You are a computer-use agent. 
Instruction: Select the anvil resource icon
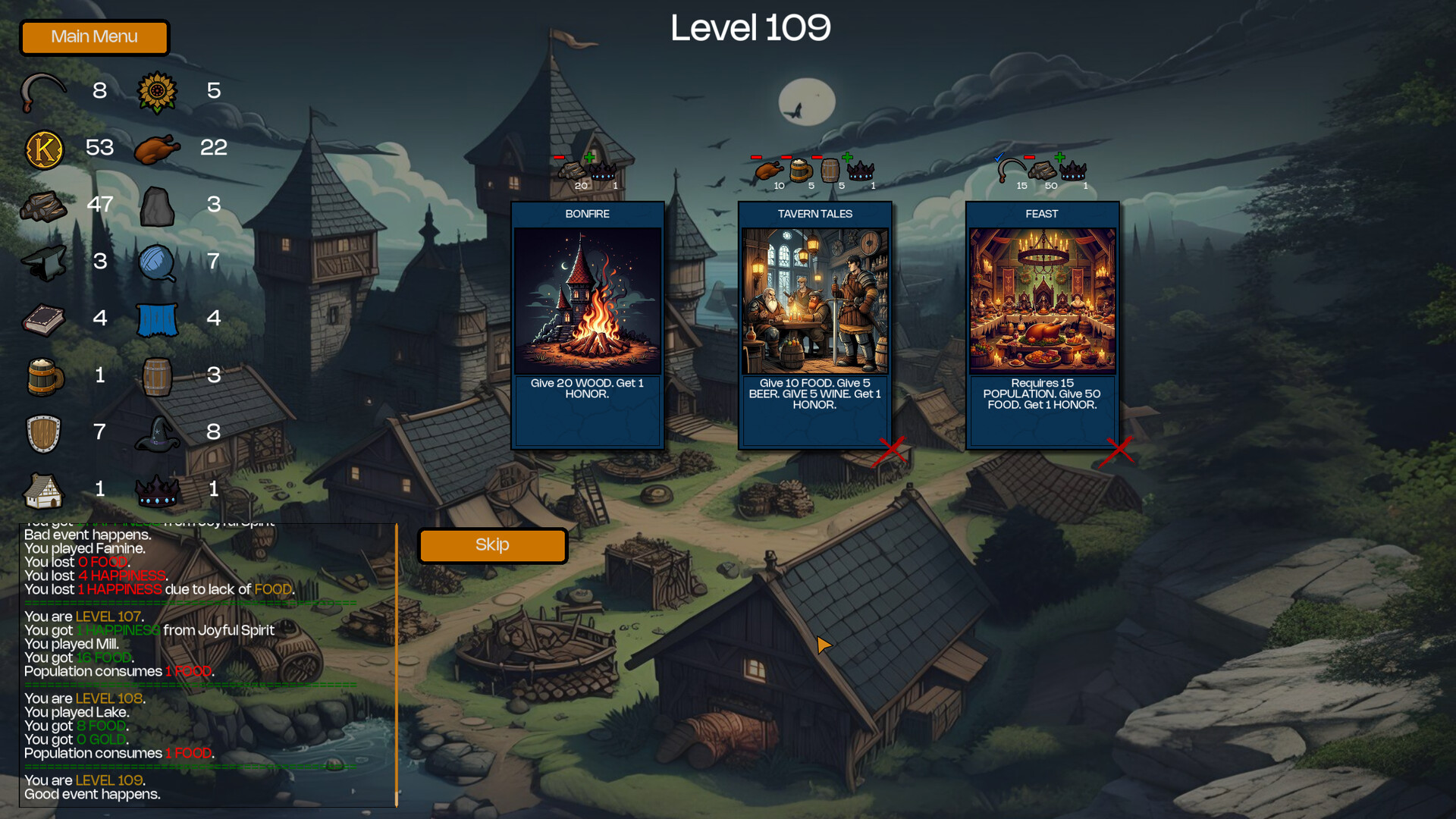(43, 262)
